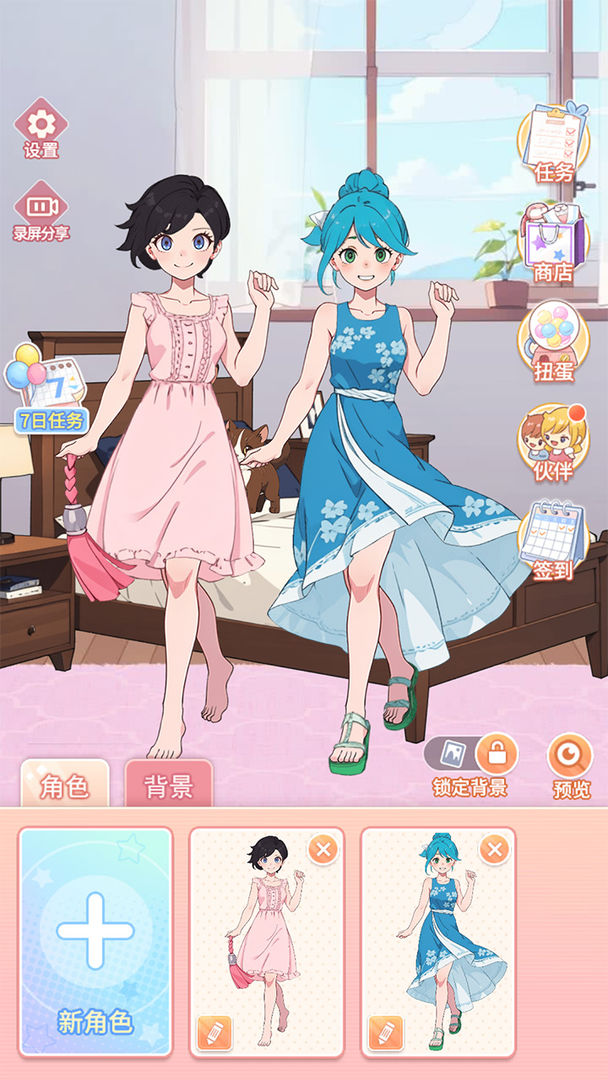Show the 伙伴 companions panel
Viewport: 608px width, 1080px height.
(553, 442)
